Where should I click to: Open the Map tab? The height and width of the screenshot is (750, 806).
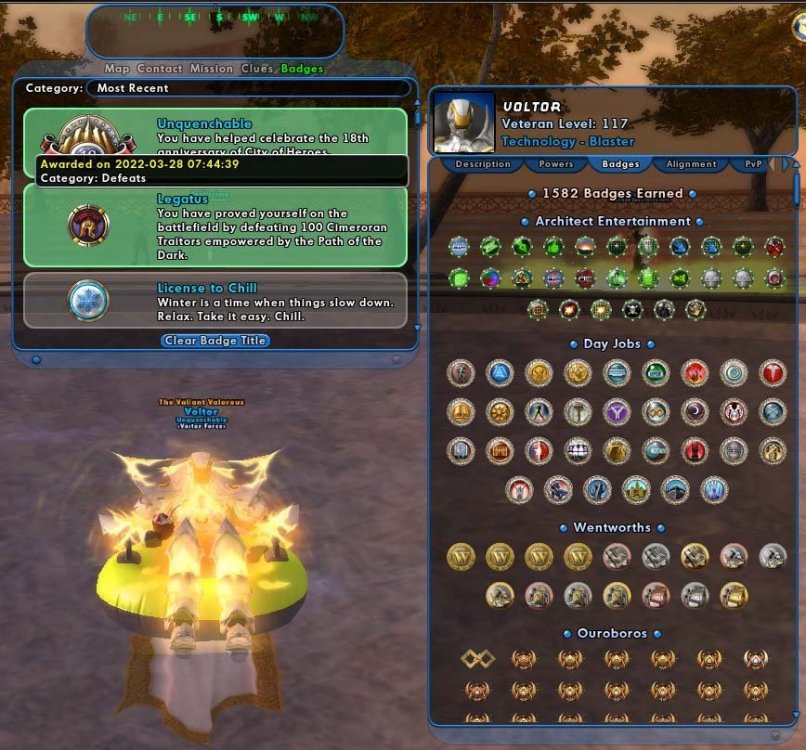pyautogui.click(x=117, y=69)
